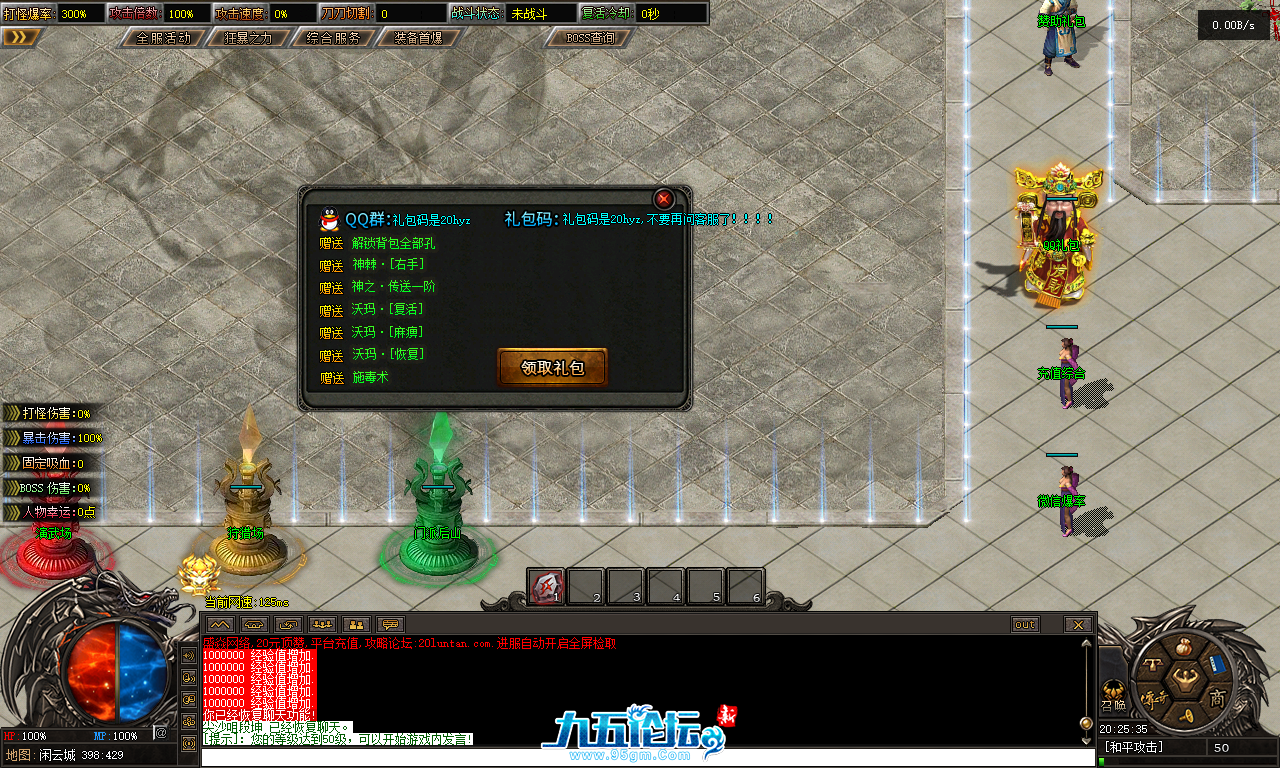This screenshot has width=1280, height=768.
Task: Collapse the chat using the out button
Action: point(1024,623)
